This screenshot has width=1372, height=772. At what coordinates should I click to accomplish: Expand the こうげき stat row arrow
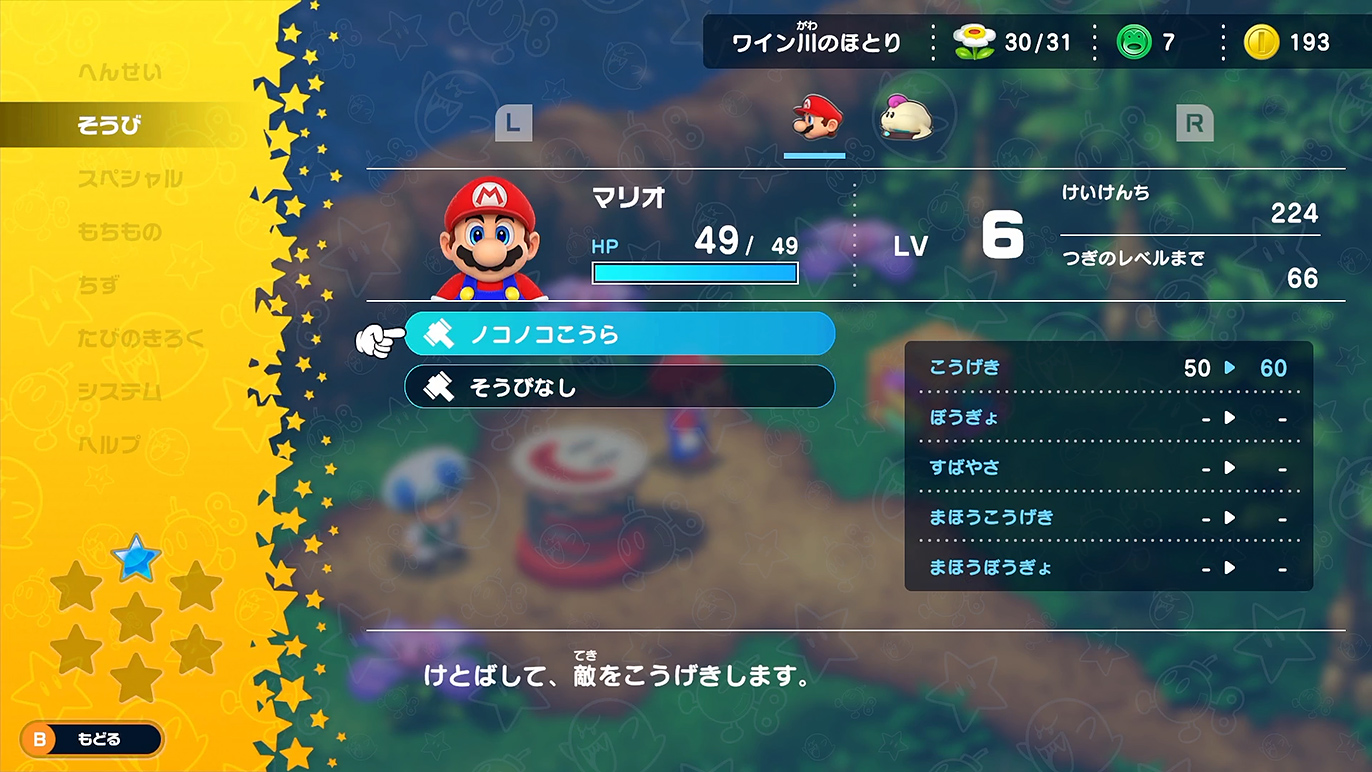click(x=1228, y=368)
